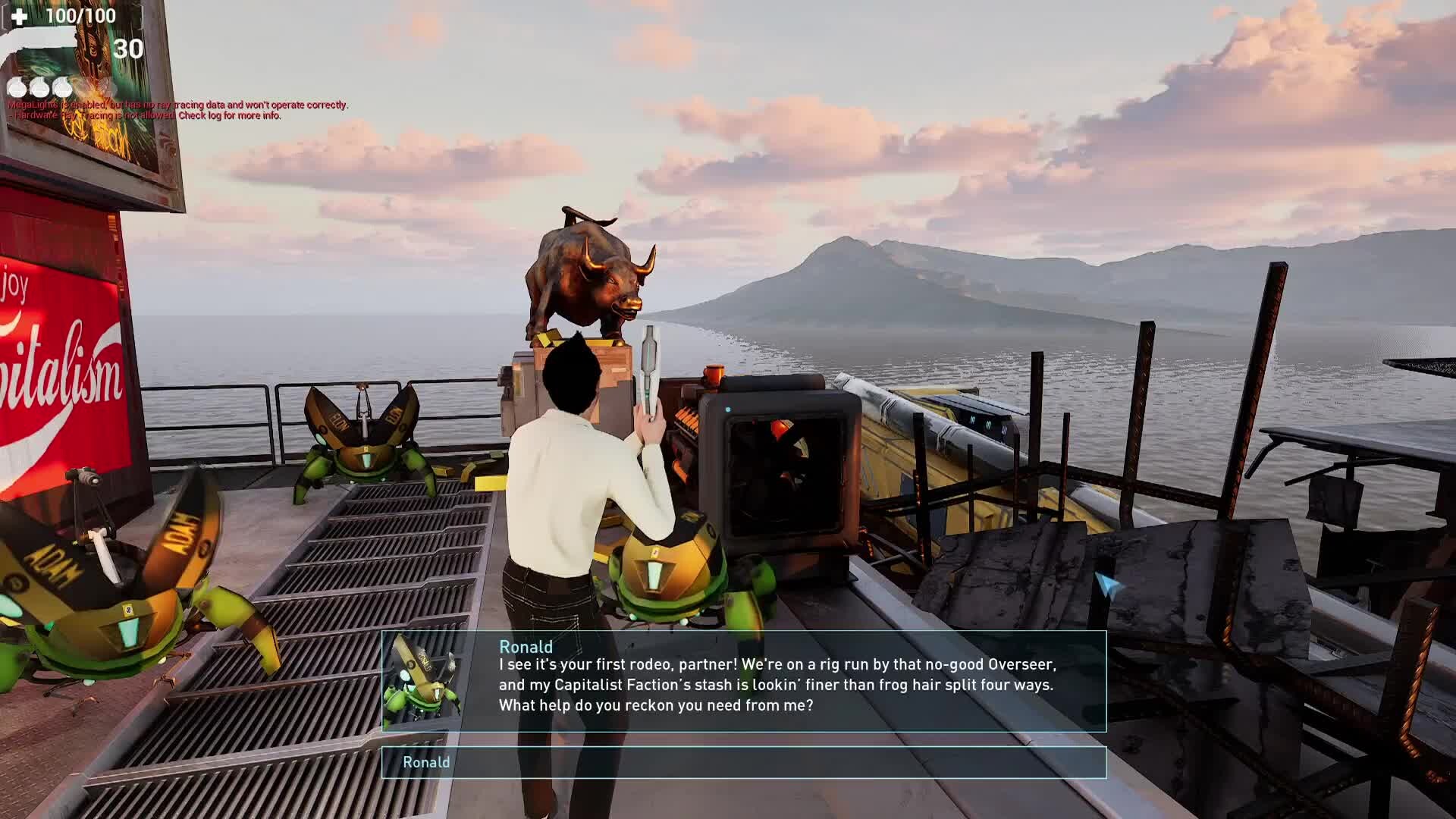
Task: Focus the reply text box labeled Ronald
Action: point(743,762)
